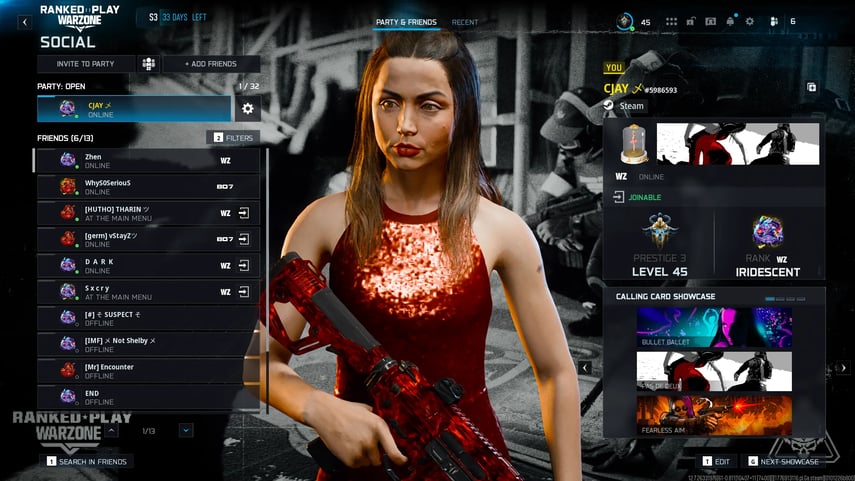Copy player ID with the copy icon
Image resolution: width=855 pixels, height=481 pixels.
pyautogui.click(x=811, y=88)
